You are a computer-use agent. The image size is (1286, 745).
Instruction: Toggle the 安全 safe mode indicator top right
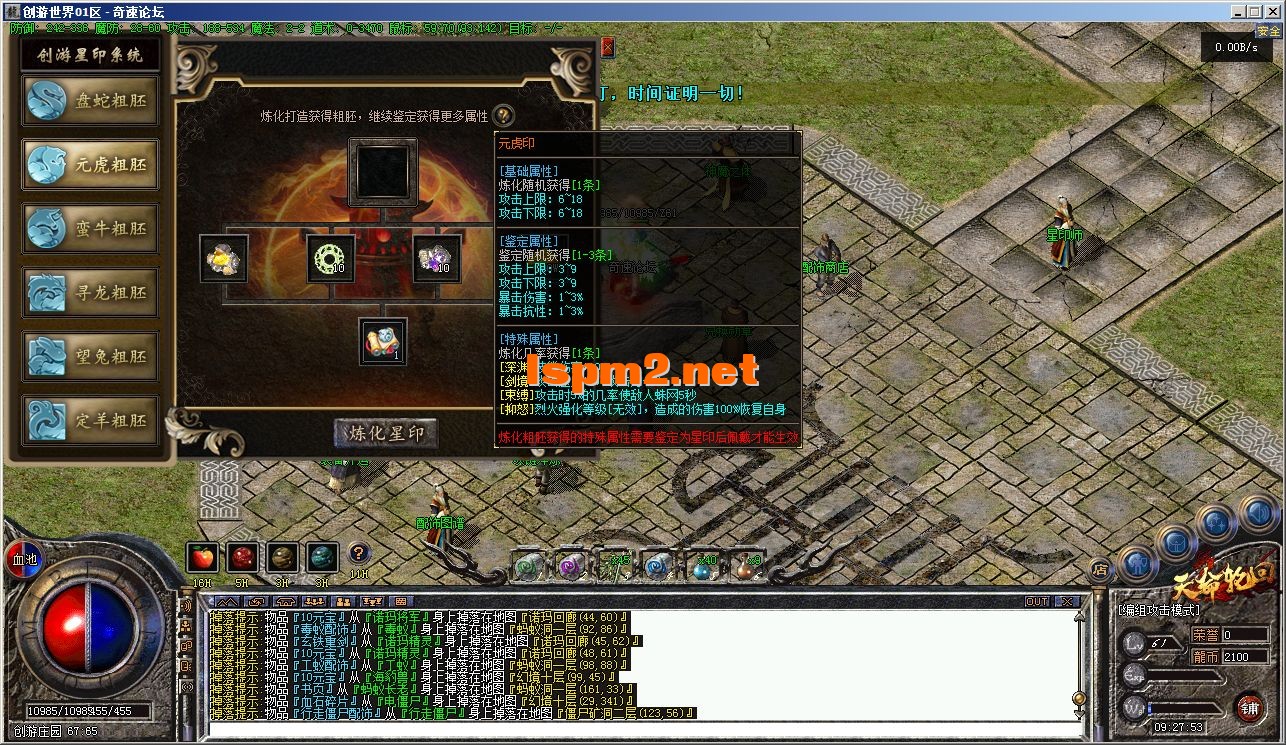pyautogui.click(x=1268, y=31)
